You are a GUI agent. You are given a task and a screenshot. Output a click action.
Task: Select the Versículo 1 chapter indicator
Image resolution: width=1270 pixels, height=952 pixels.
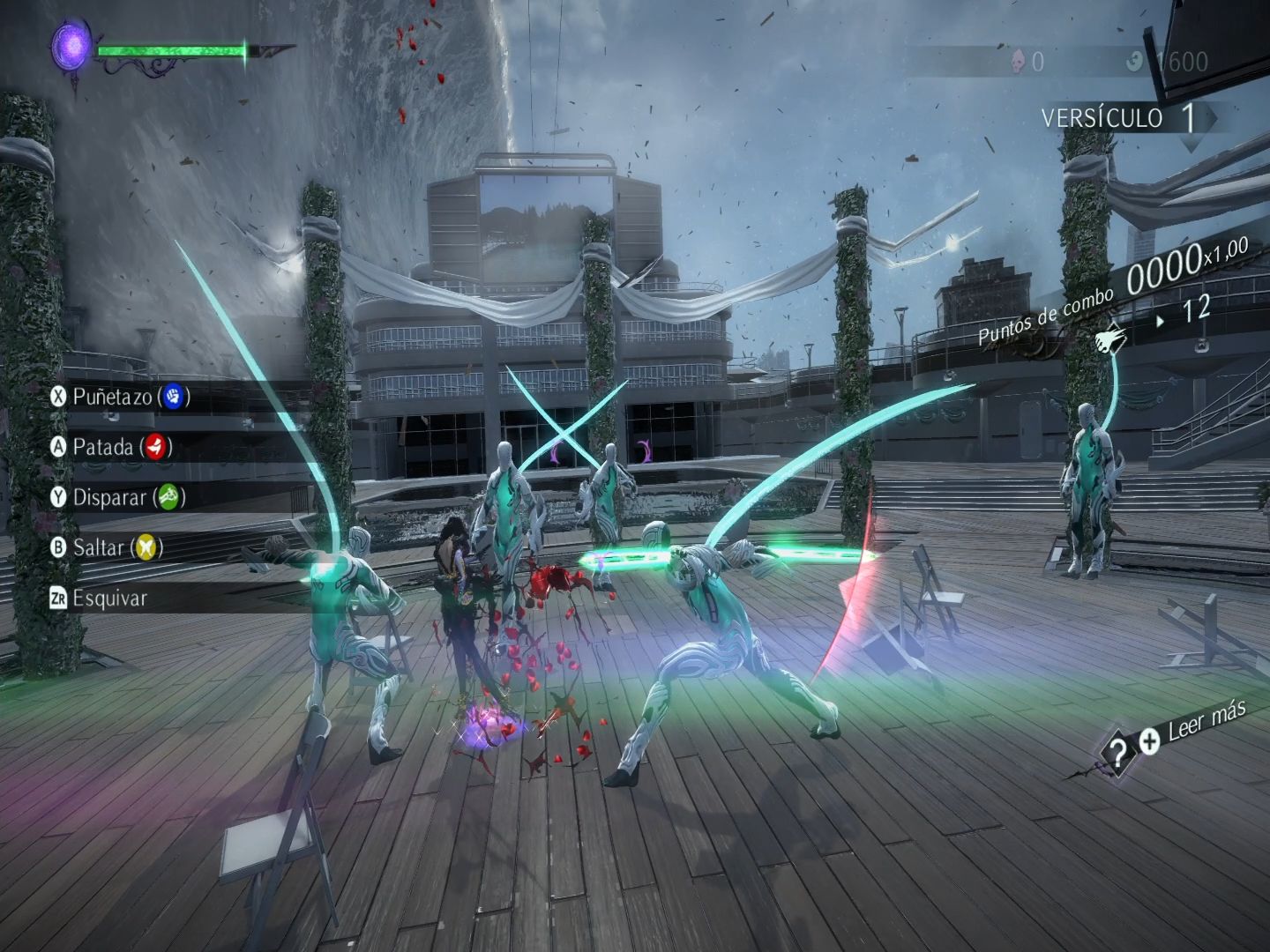(x=1118, y=118)
